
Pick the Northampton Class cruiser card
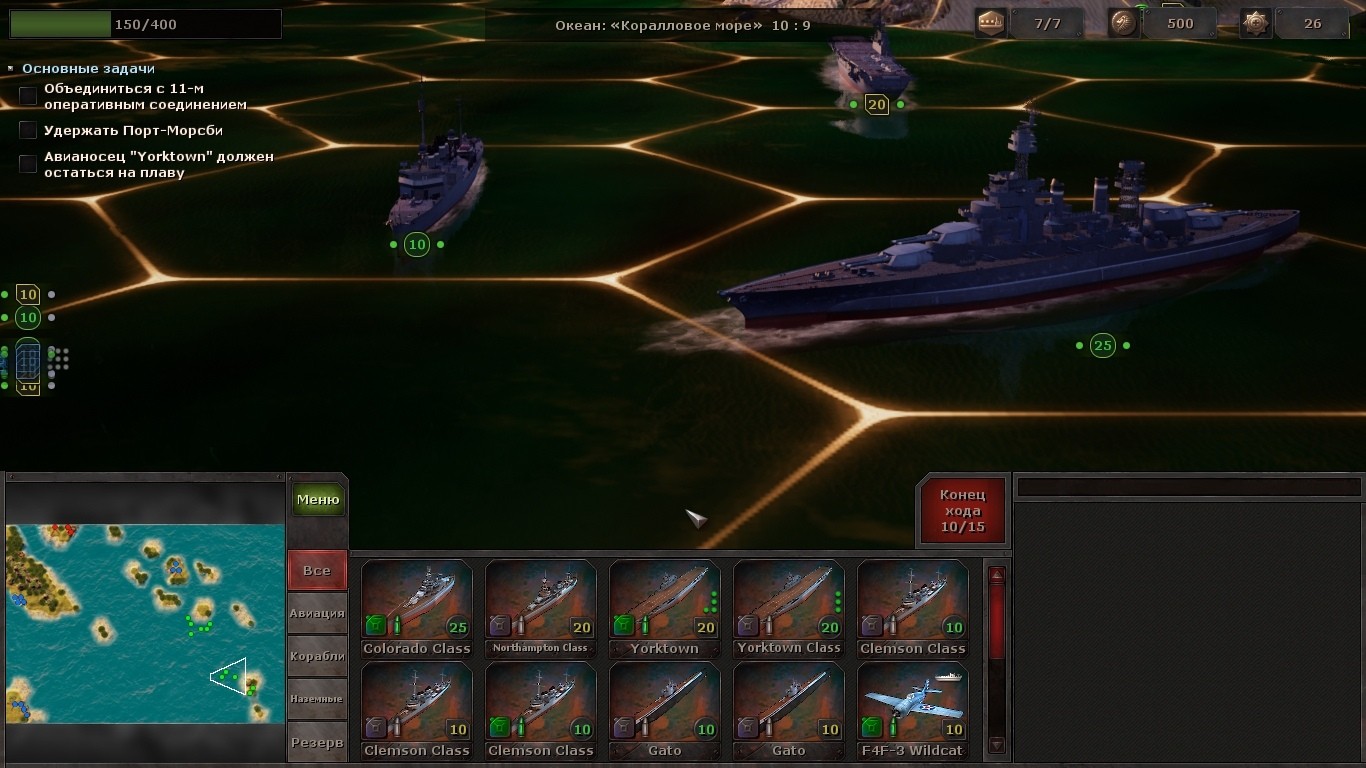coord(541,608)
